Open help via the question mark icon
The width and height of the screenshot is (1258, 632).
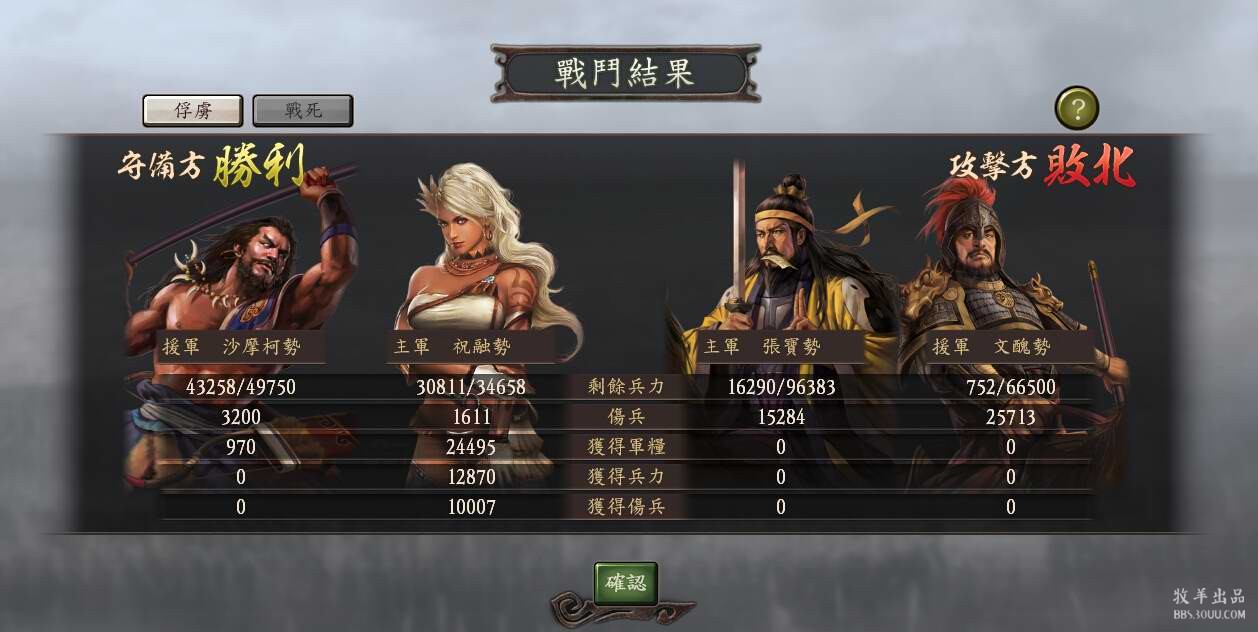pyautogui.click(x=1076, y=108)
